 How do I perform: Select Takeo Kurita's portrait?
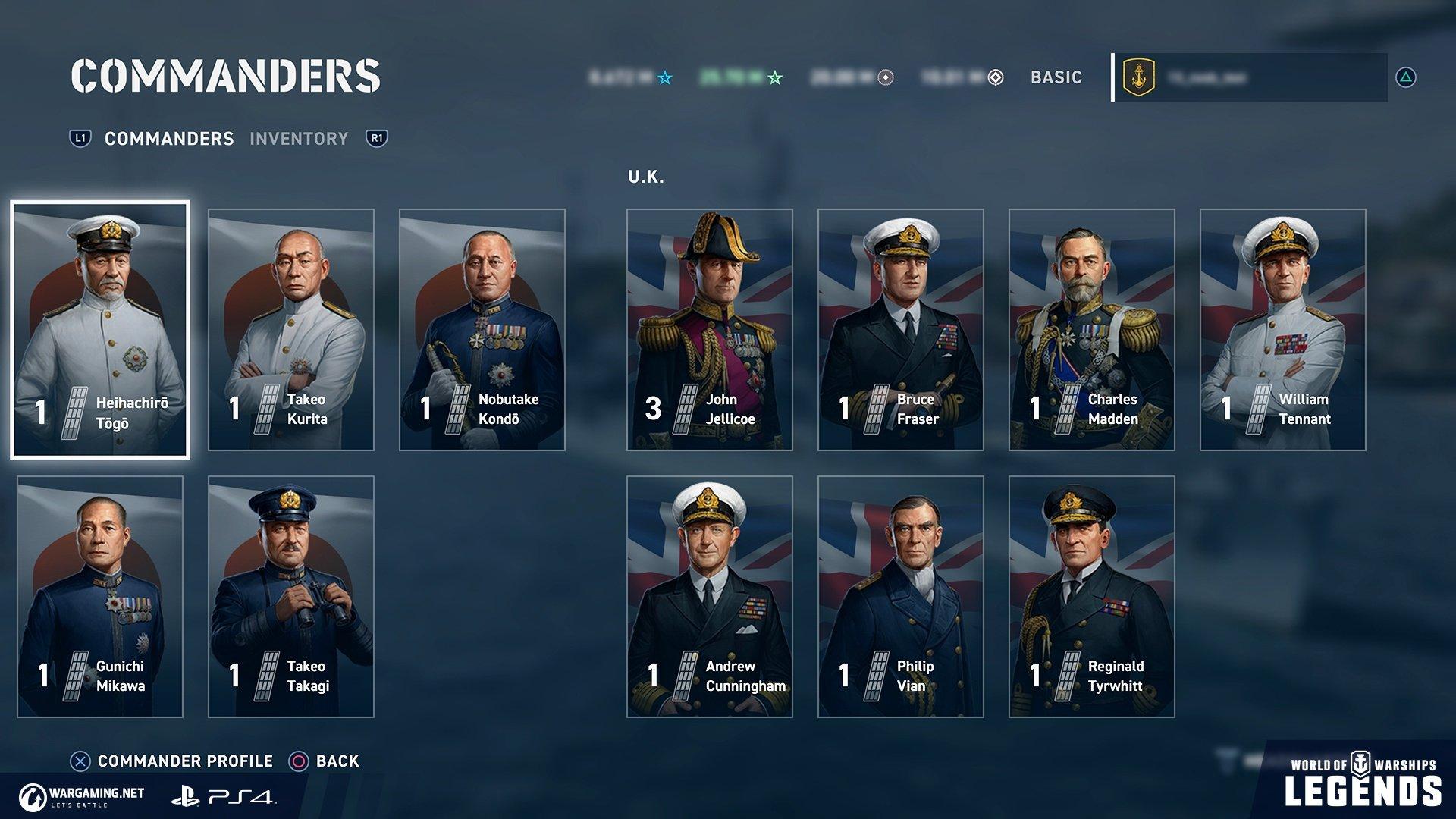[x=290, y=326]
